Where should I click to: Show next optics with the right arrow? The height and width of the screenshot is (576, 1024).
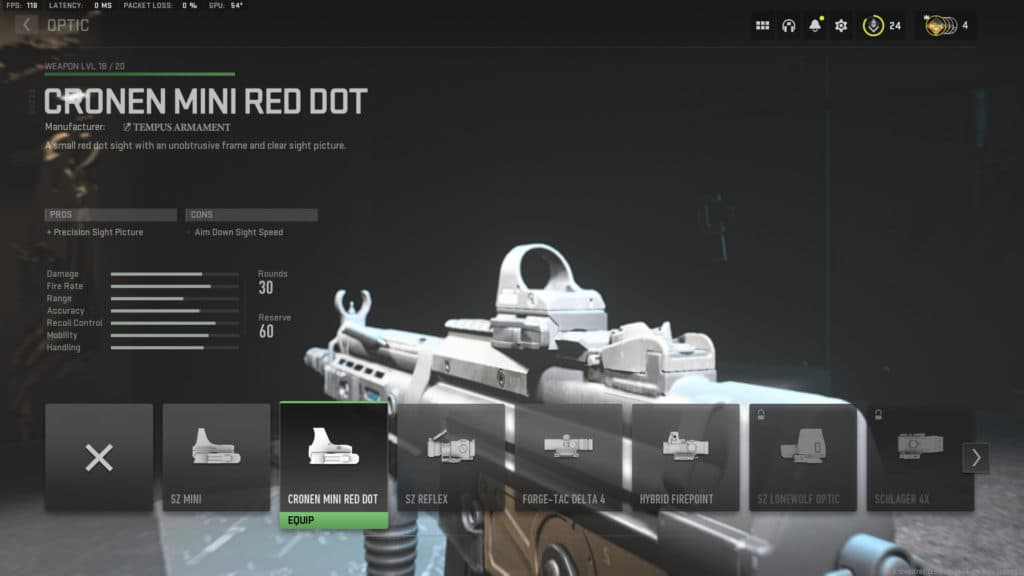click(976, 458)
